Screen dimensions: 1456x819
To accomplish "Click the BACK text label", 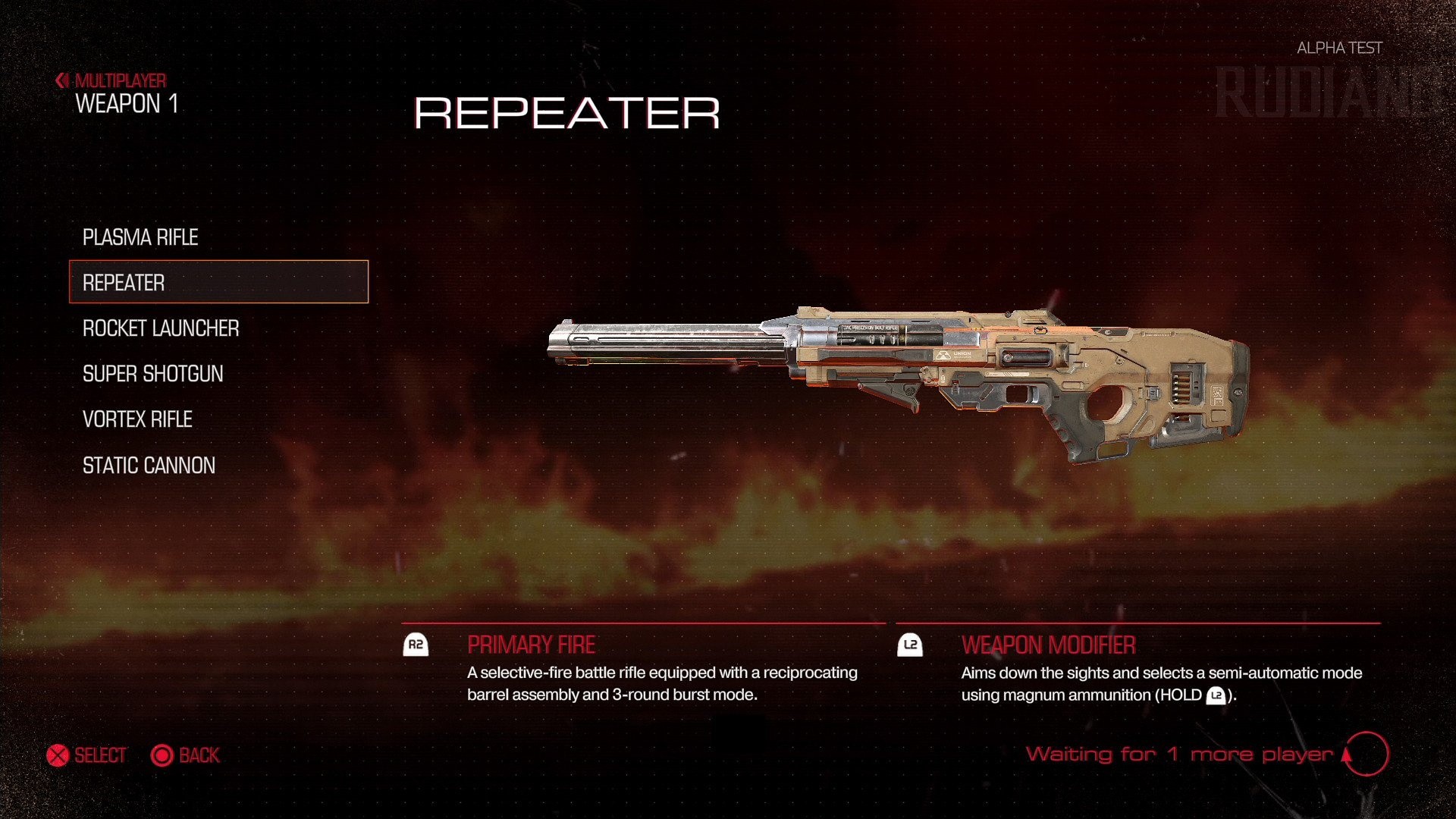I will coord(199,755).
